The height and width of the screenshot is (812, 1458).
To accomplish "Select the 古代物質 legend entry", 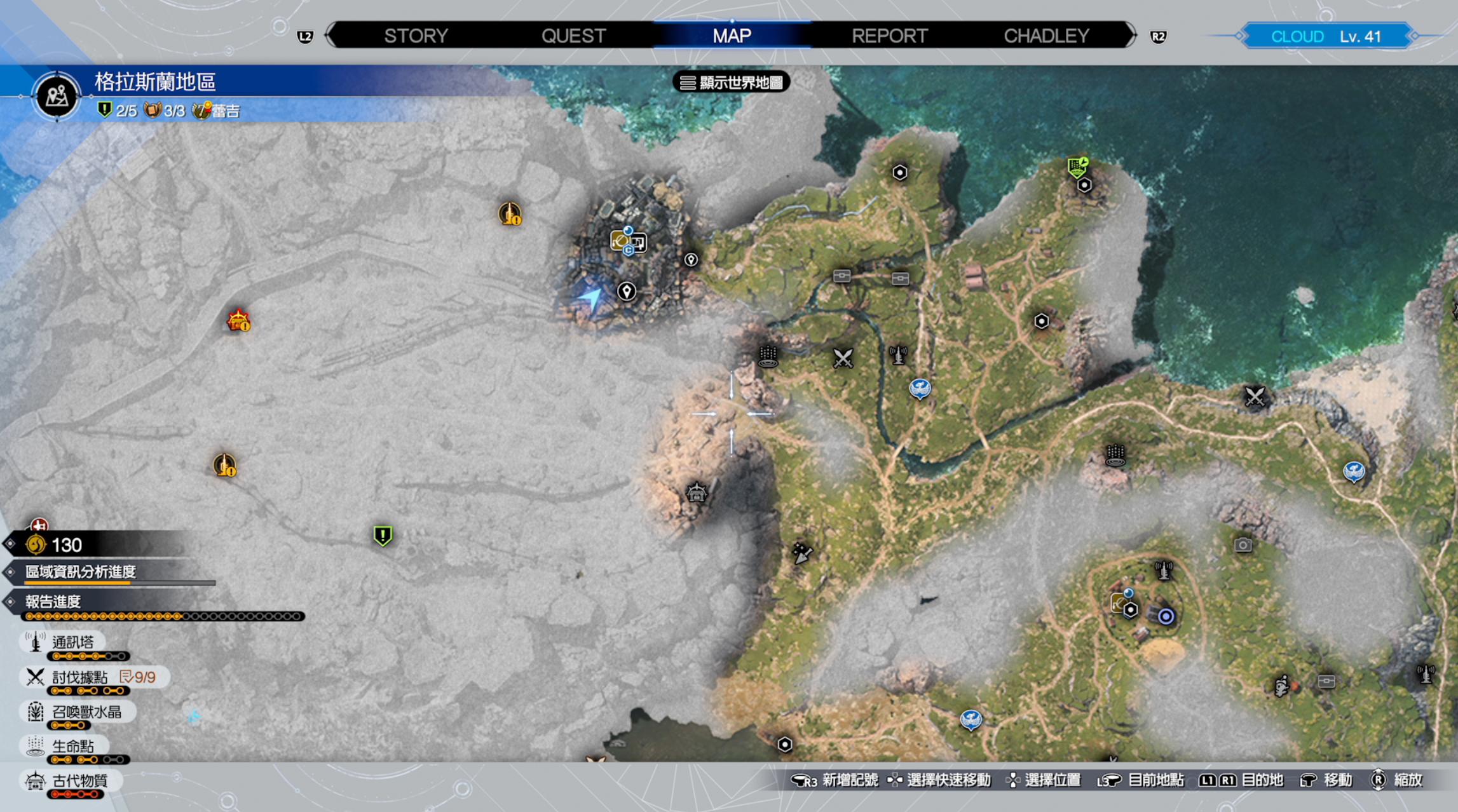I will tap(79, 780).
